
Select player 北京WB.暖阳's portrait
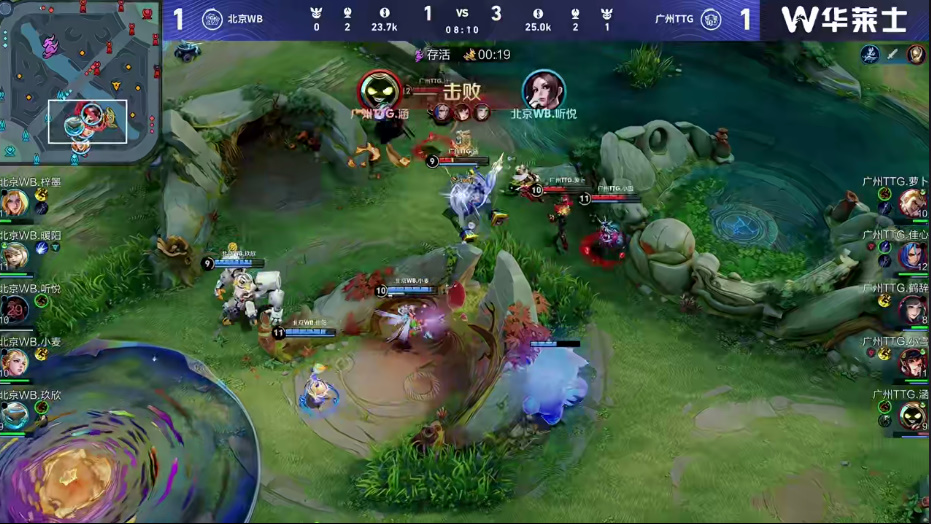(x=15, y=256)
